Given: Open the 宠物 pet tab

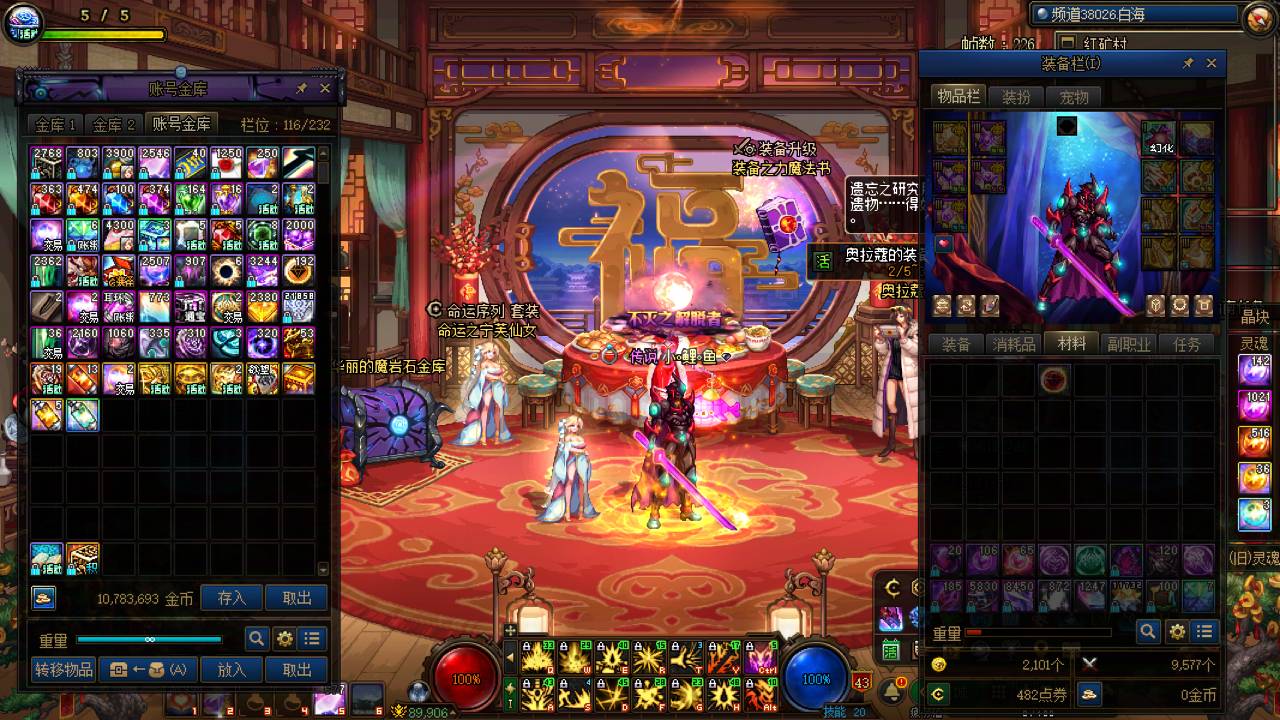Looking at the screenshot, I should [1074, 97].
